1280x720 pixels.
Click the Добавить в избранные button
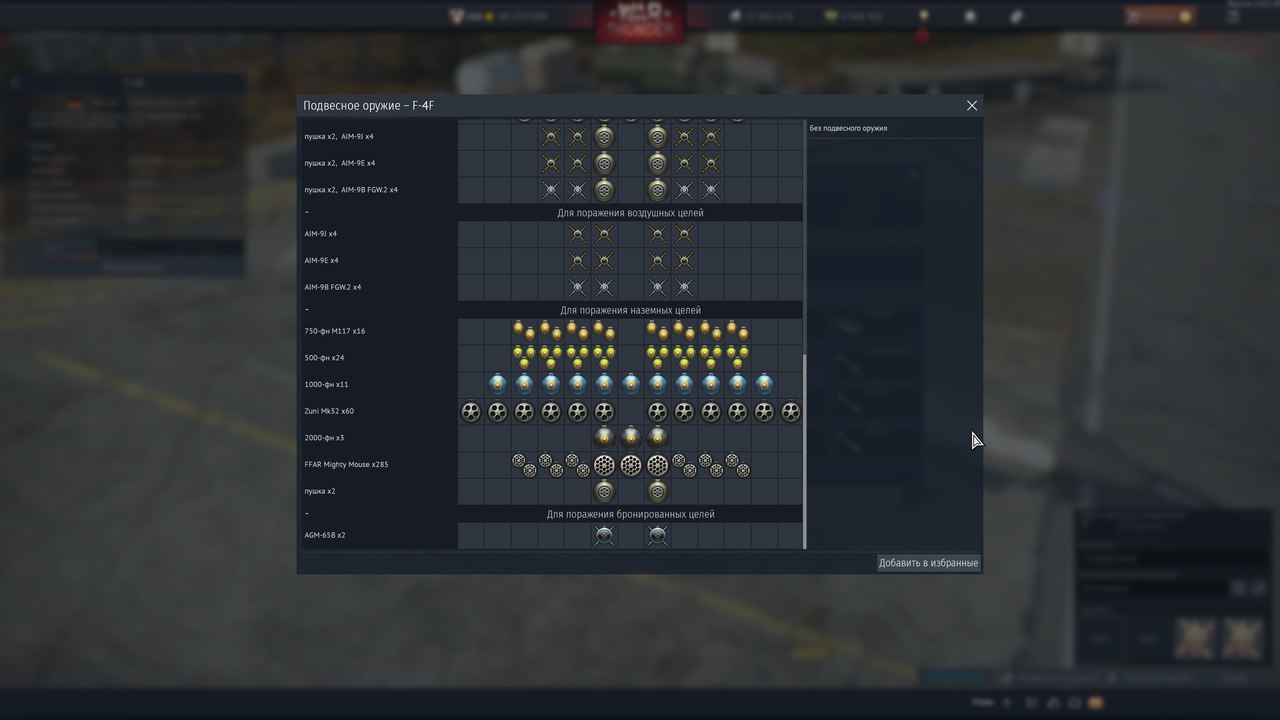pyautogui.click(x=928, y=563)
